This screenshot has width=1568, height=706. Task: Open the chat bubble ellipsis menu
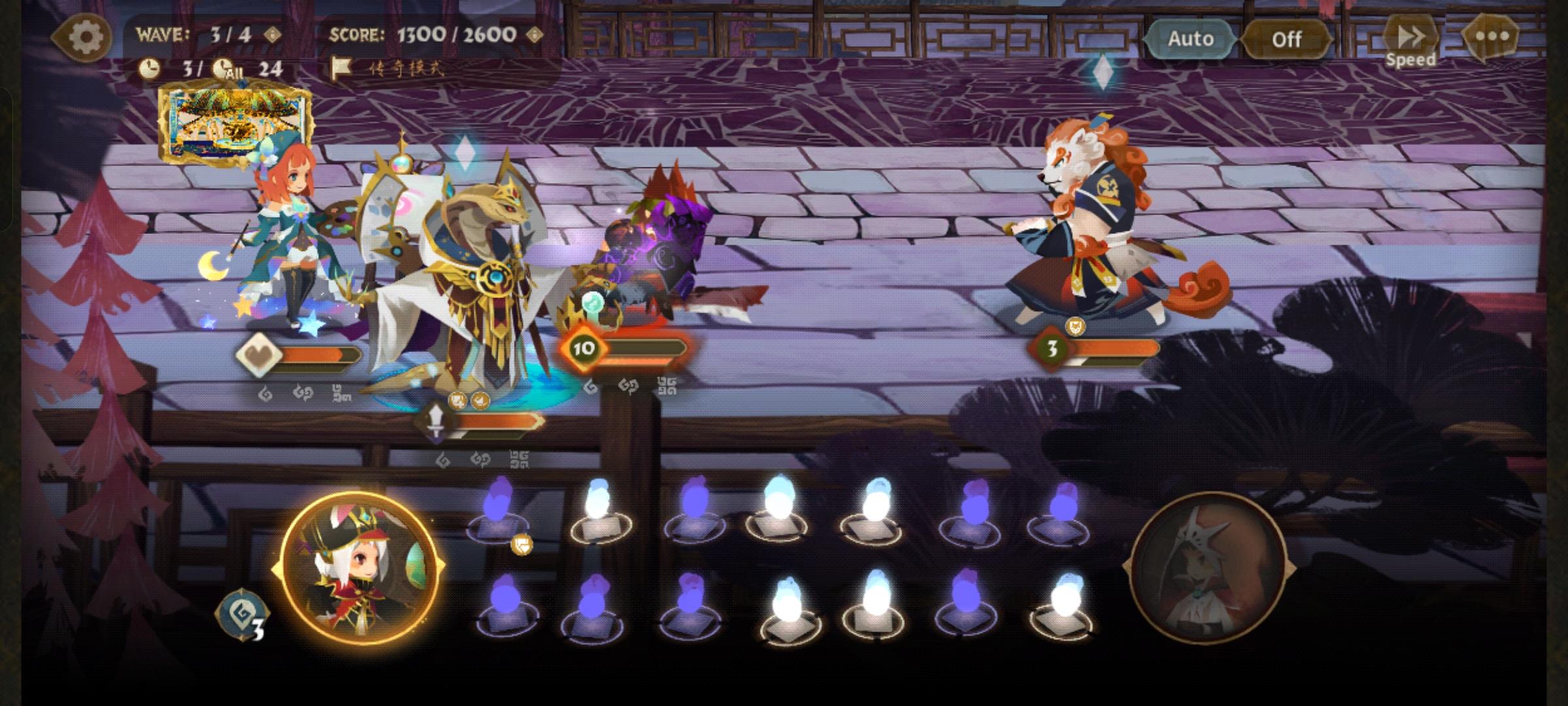1494,38
